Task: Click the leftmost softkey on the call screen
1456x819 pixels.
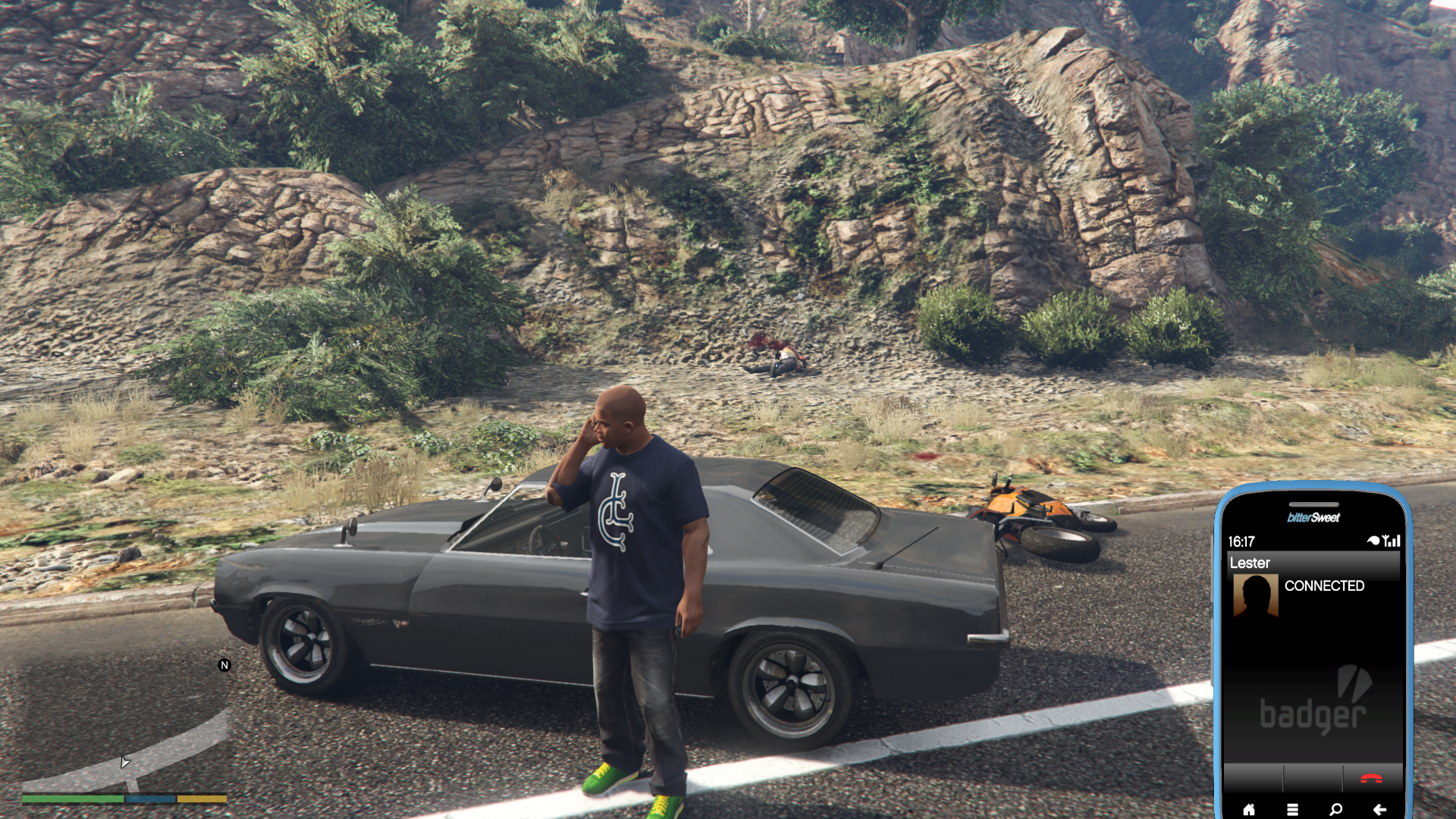Action: (1253, 777)
